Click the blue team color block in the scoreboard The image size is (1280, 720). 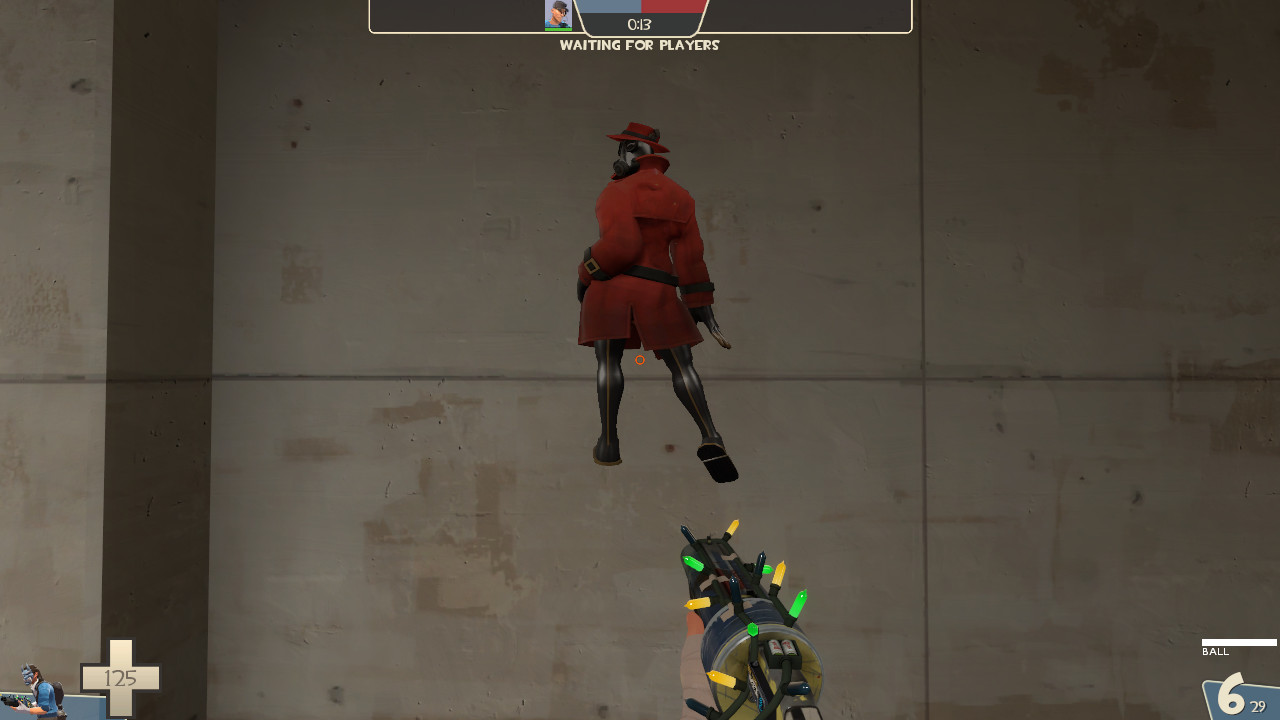610,8
